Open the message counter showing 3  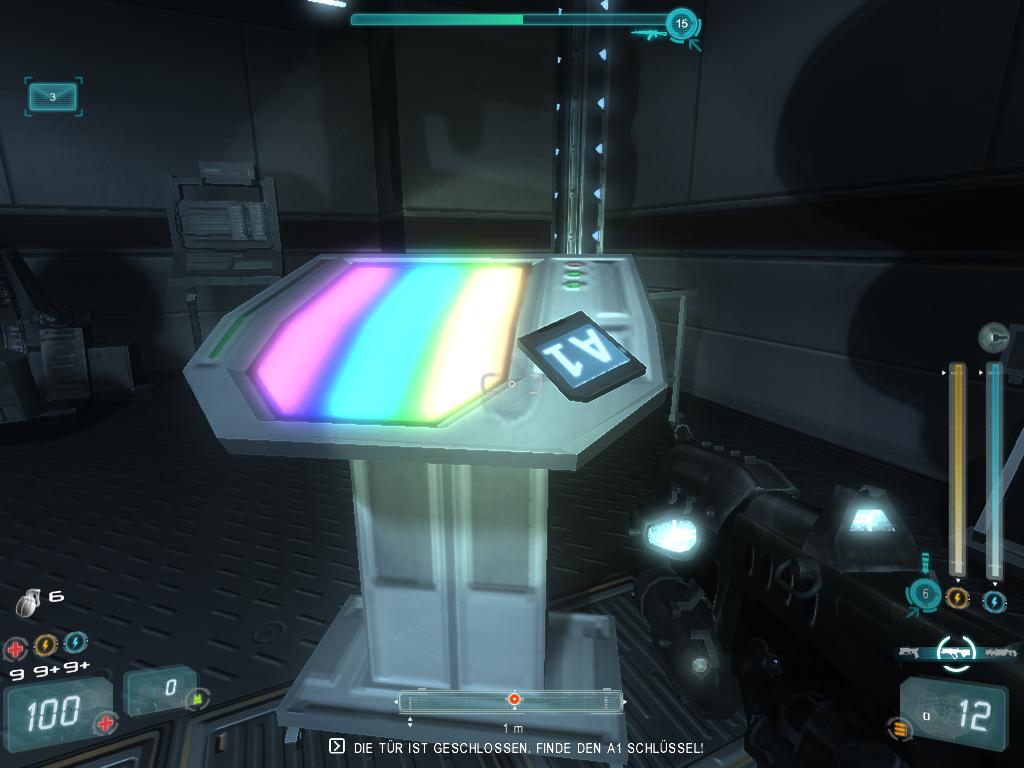(53, 97)
